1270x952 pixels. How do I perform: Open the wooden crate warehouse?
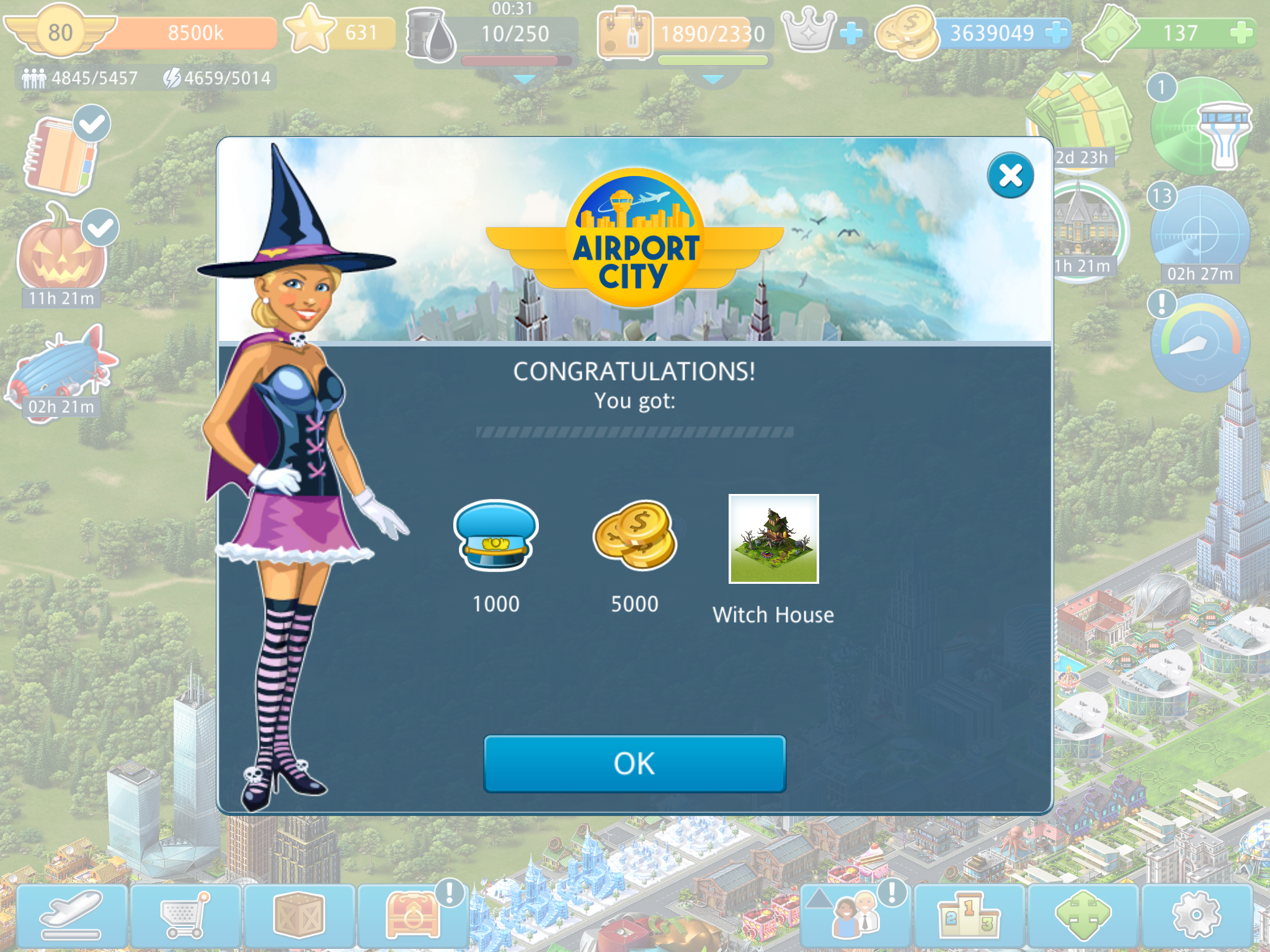[x=299, y=915]
